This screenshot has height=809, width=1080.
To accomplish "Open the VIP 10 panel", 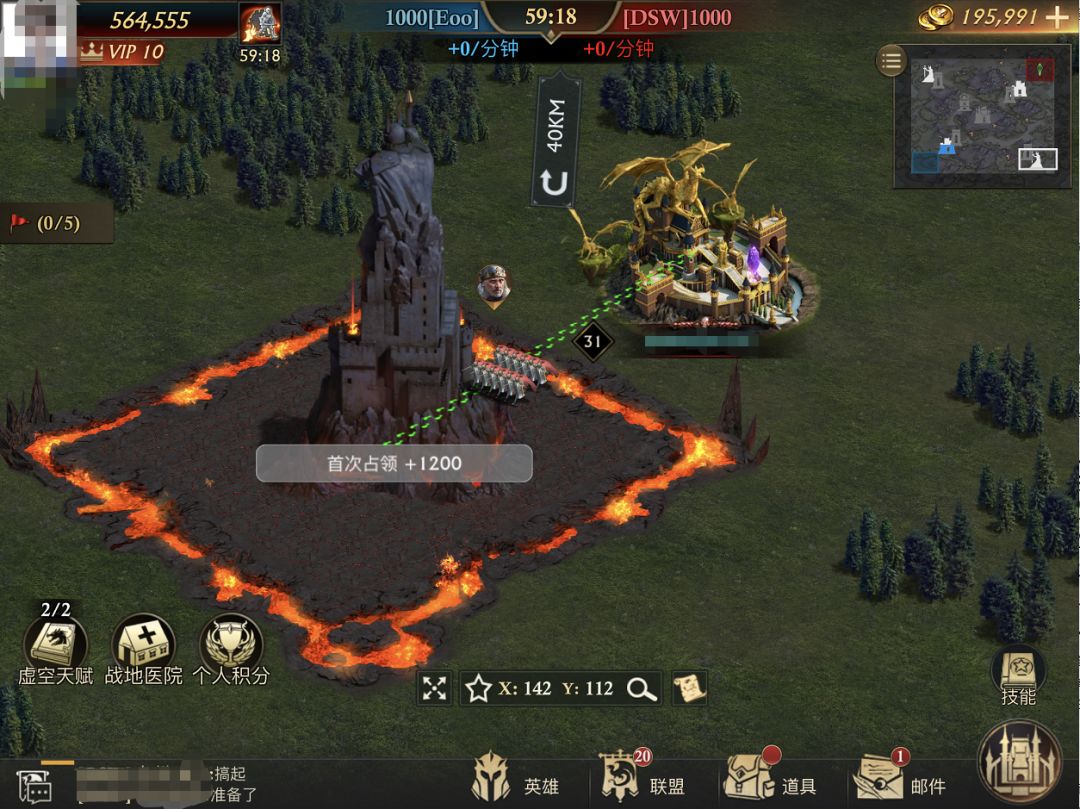I will [x=122, y=52].
